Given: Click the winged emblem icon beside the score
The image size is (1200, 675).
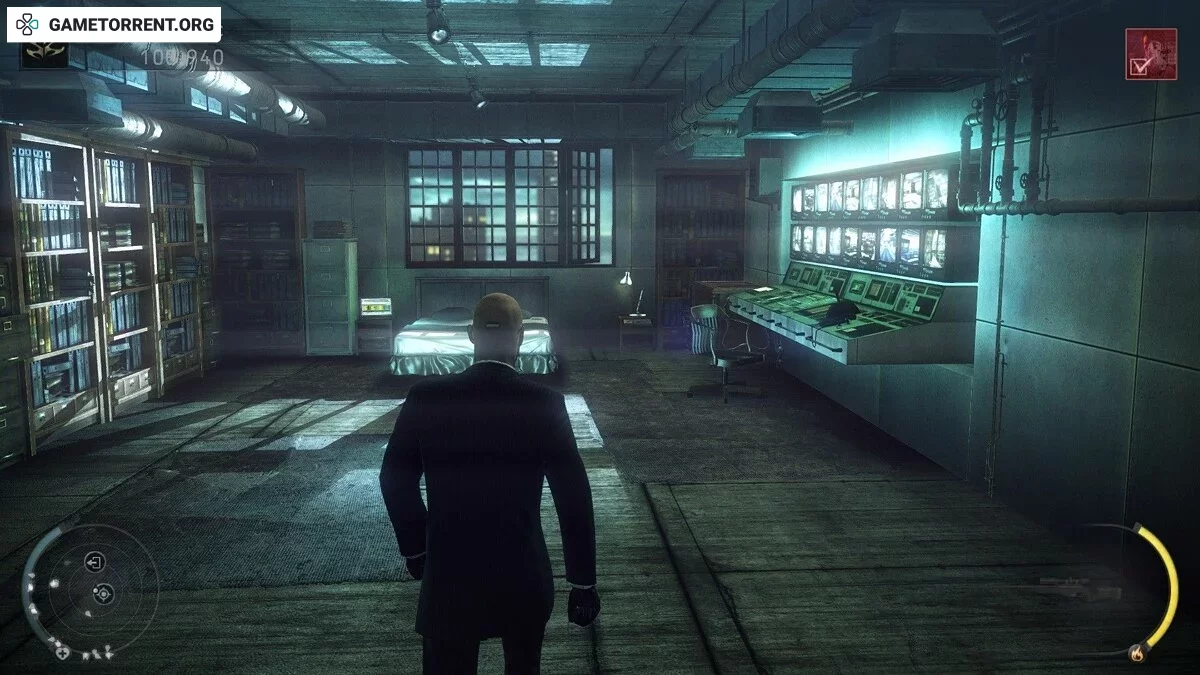Looking at the screenshot, I should click(45, 54).
